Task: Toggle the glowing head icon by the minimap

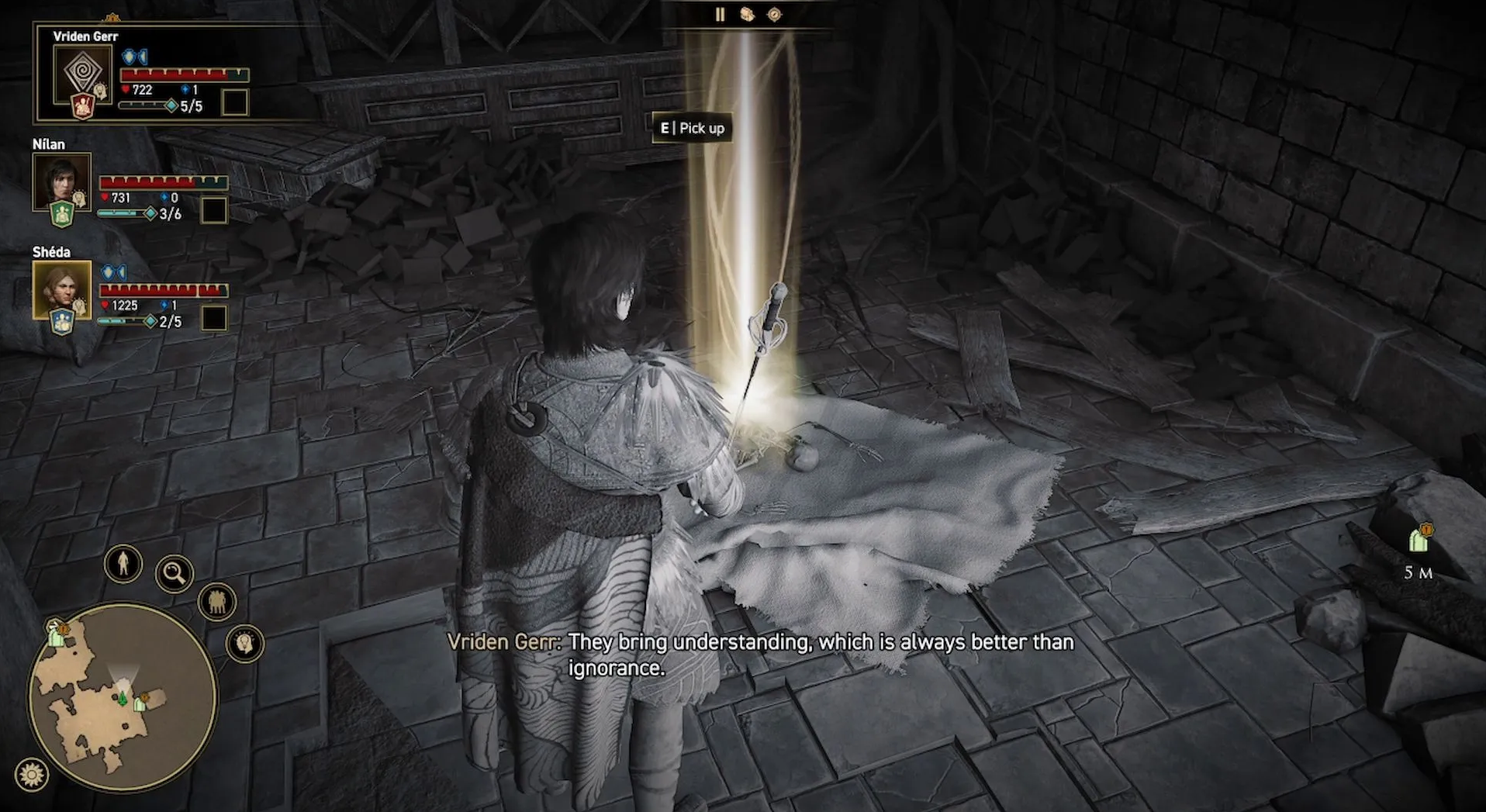Action: [x=245, y=643]
